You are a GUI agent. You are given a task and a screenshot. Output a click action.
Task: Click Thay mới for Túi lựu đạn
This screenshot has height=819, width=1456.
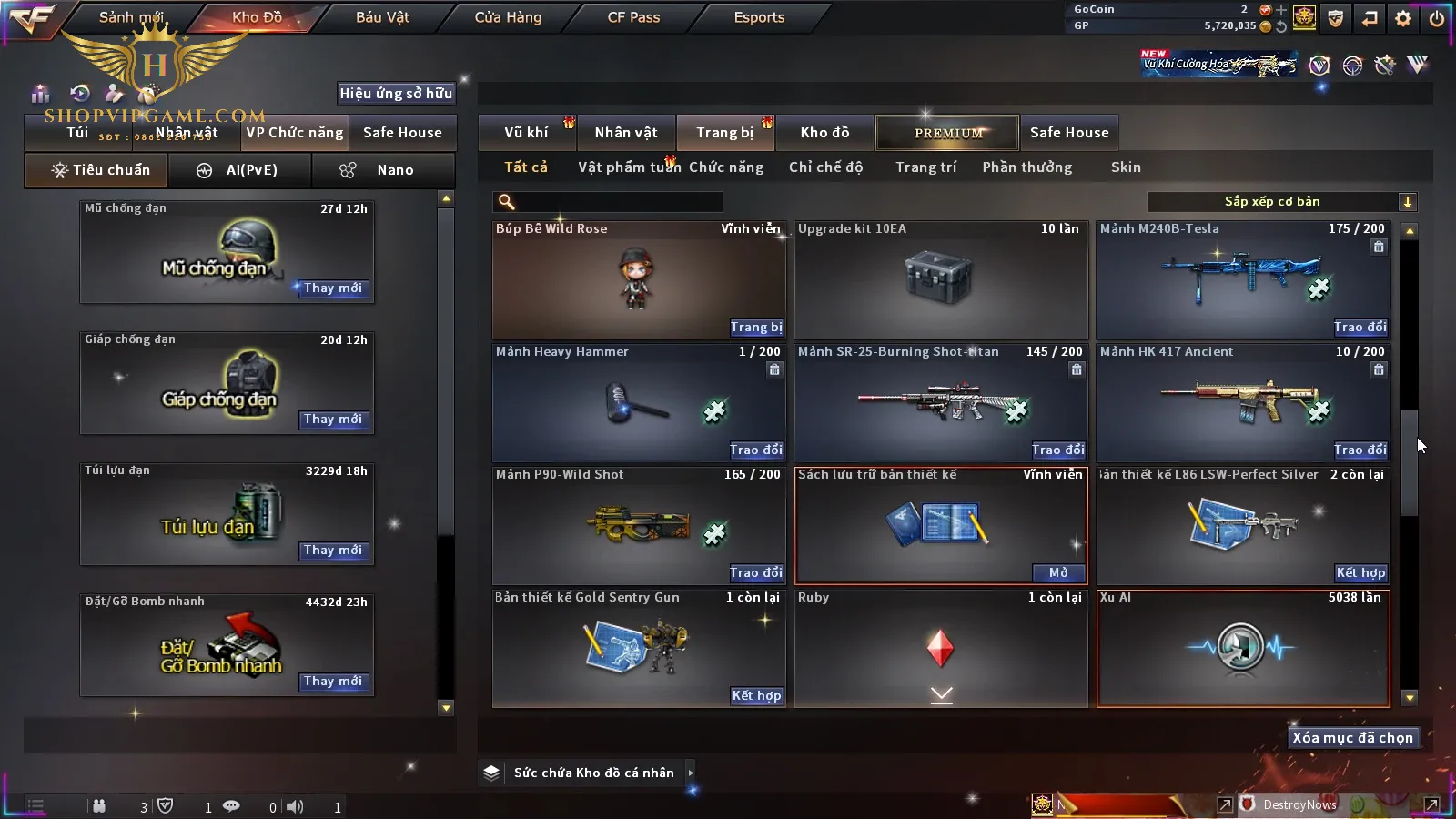click(333, 551)
